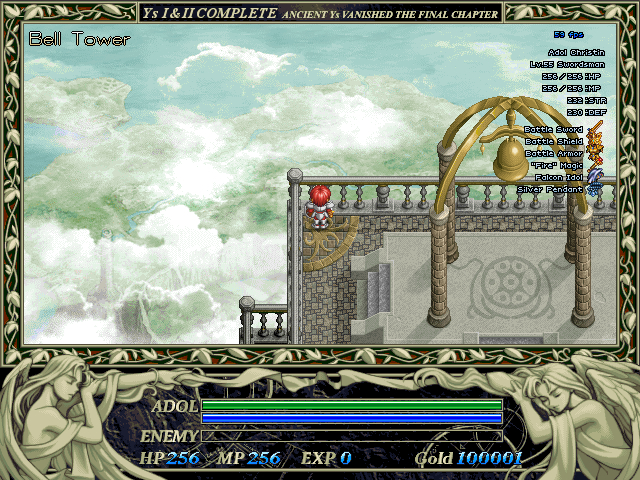The height and width of the screenshot is (480, 640).
Task: Select the Battle Sword equipment entry
Action: pyautogui.click(x=553, y=130)
